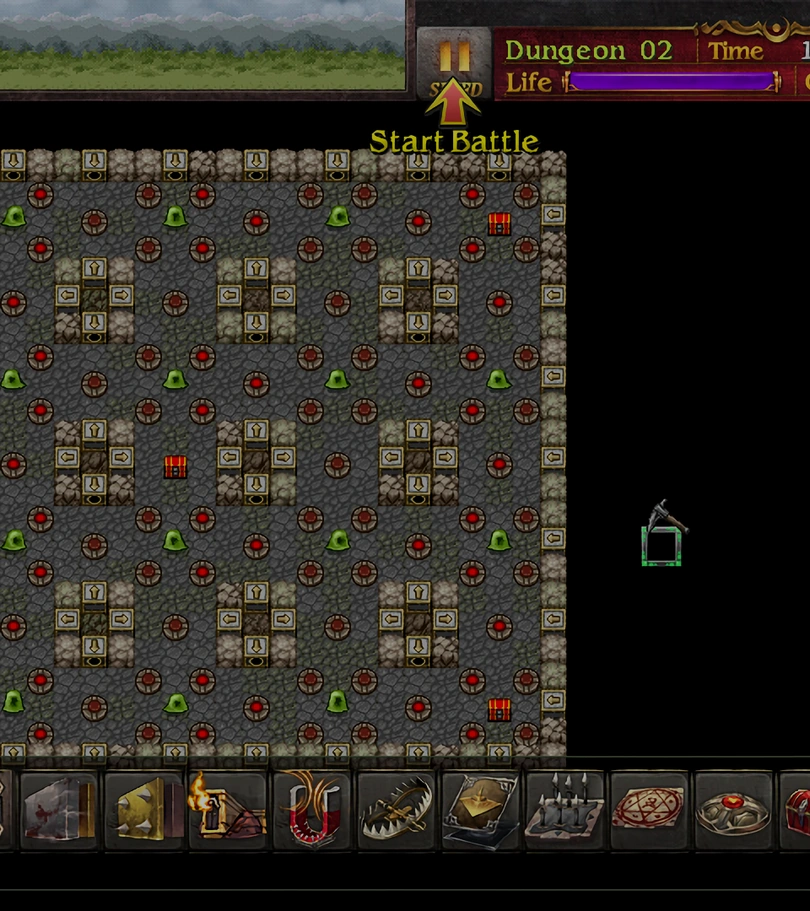Choose the red magic circle trap
Image resolution: width=810 pixels, height=911 pixels.
[x=649, y=809]
